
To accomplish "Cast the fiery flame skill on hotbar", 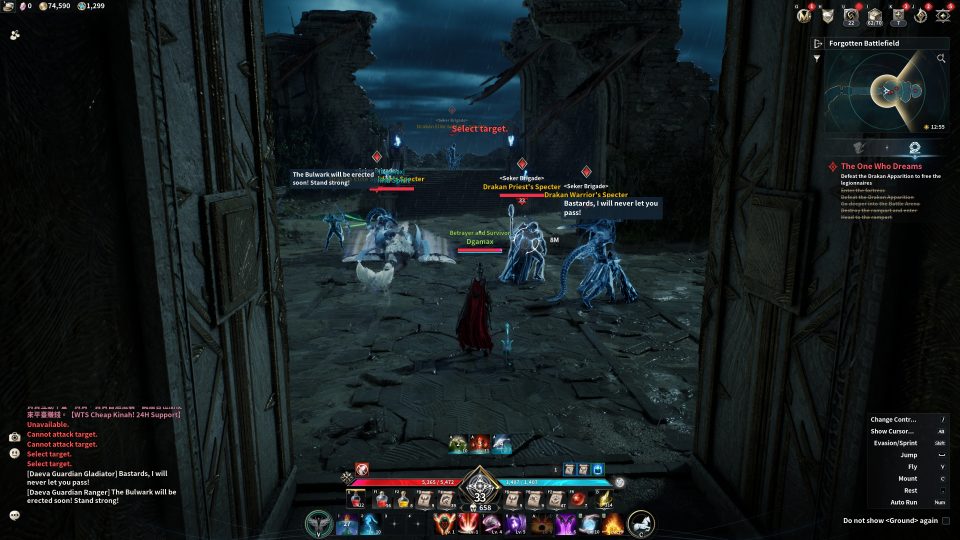I will (x=612, y=523).
